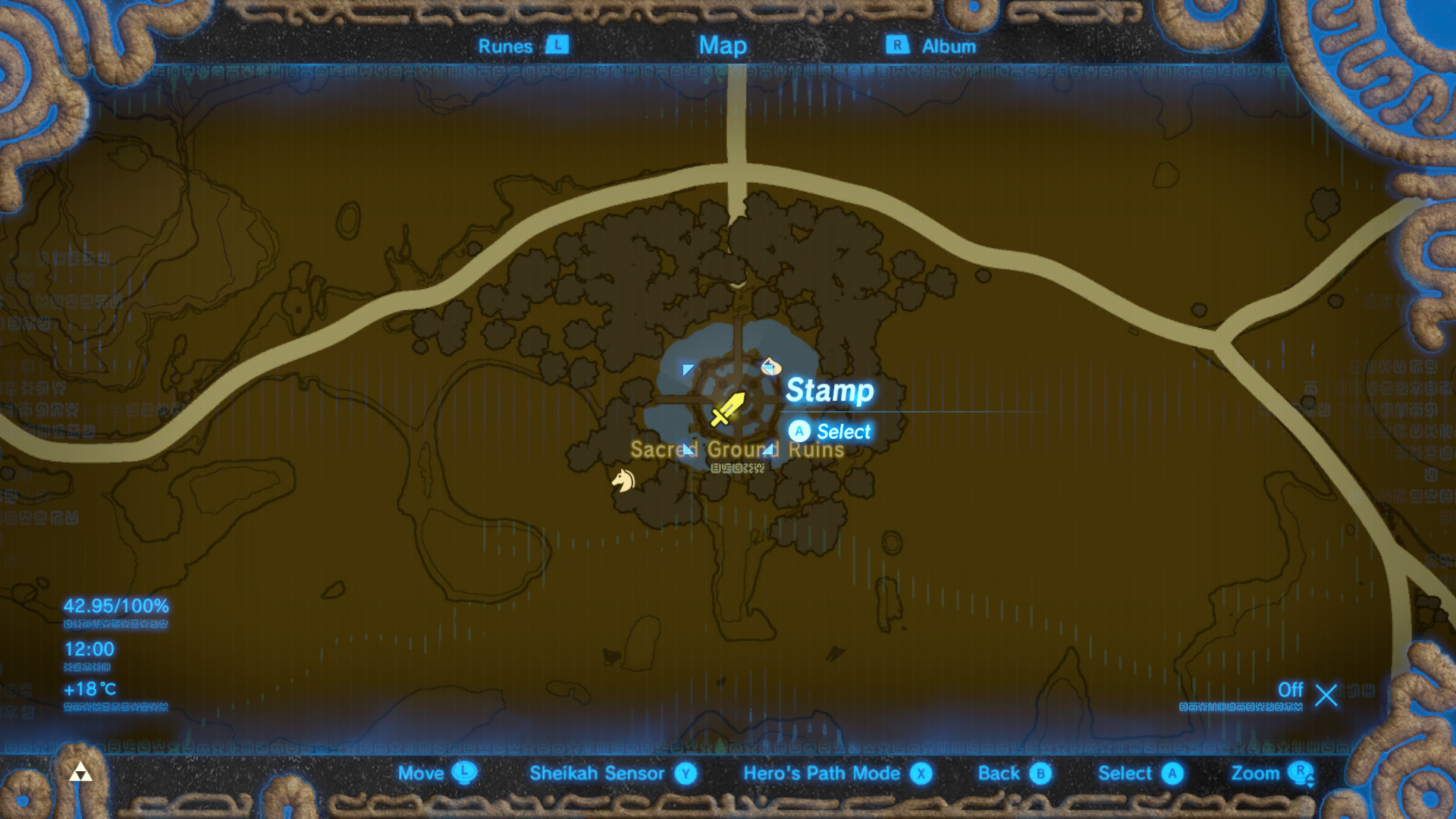Viewport: 1456px width, 819px height.
Task: Click the Sheikah Sensor icon
Action: (685, 773)
